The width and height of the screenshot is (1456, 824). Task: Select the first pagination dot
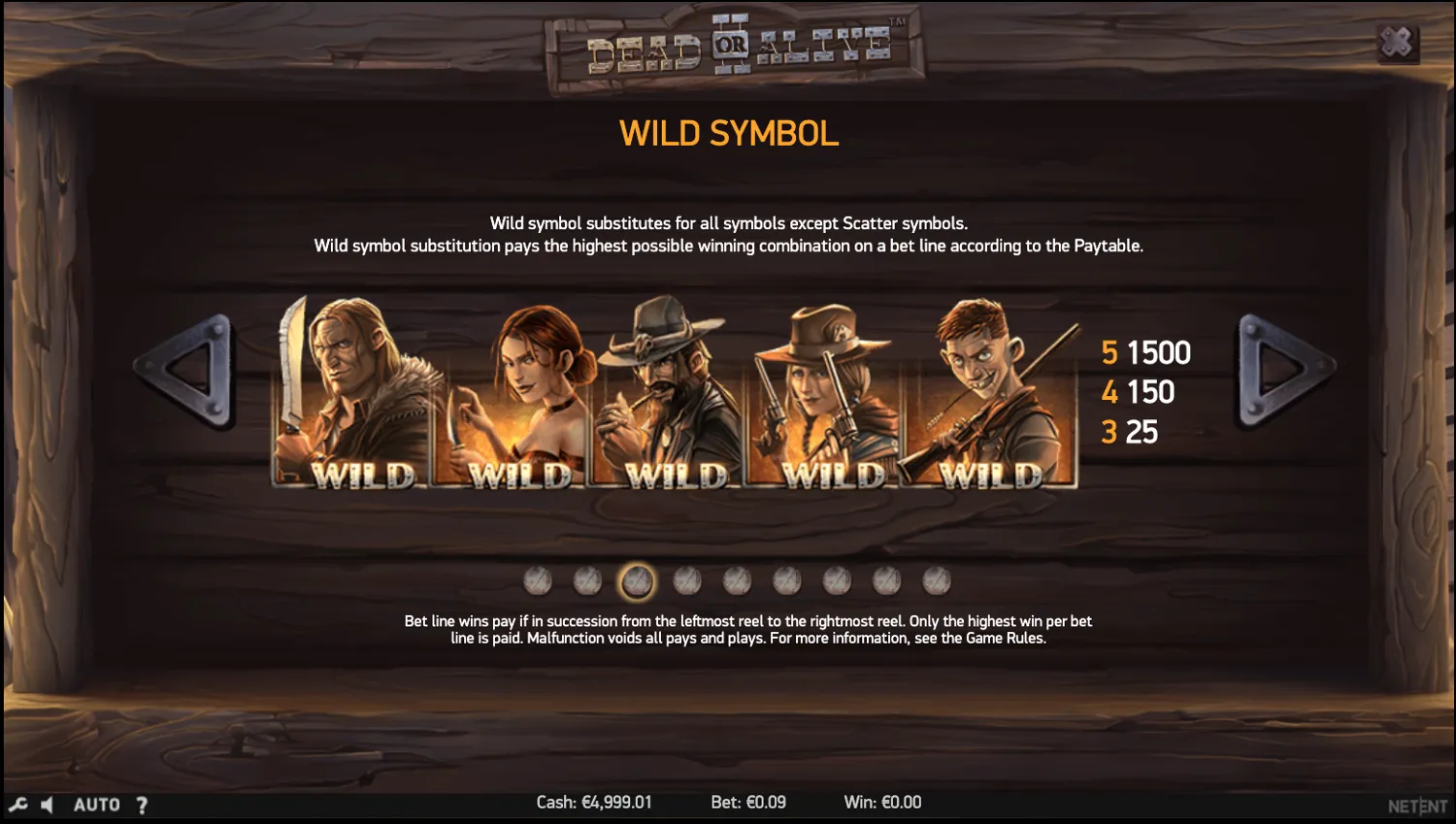point(537,579)
